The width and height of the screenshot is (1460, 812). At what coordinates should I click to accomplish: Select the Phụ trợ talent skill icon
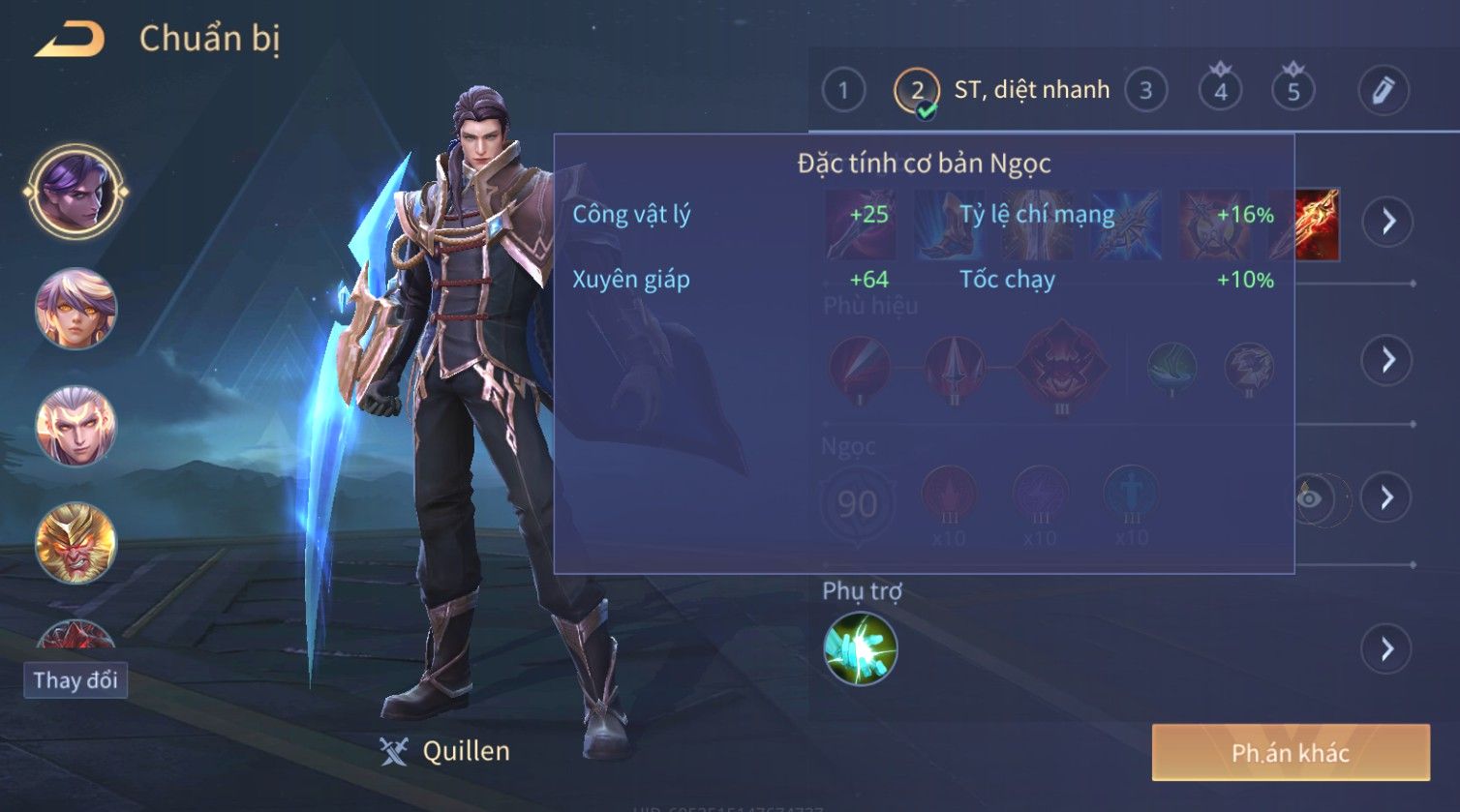point(860,648)
